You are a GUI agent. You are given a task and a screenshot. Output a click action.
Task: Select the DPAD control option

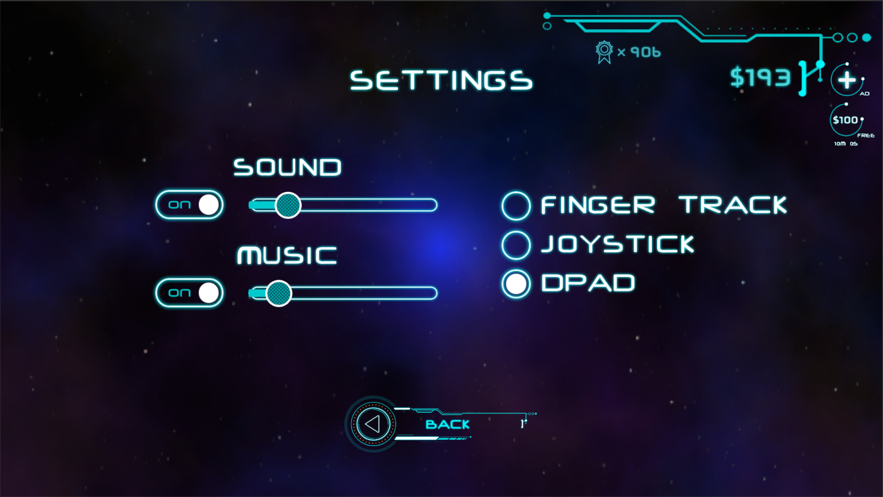point(516,284)
